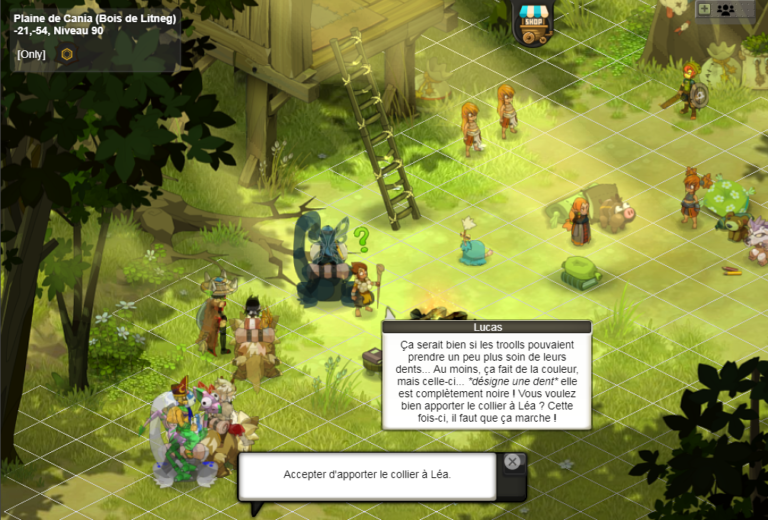Close the dialogue reply box
The height and width of the screenshot is (520, 768).
512,462
